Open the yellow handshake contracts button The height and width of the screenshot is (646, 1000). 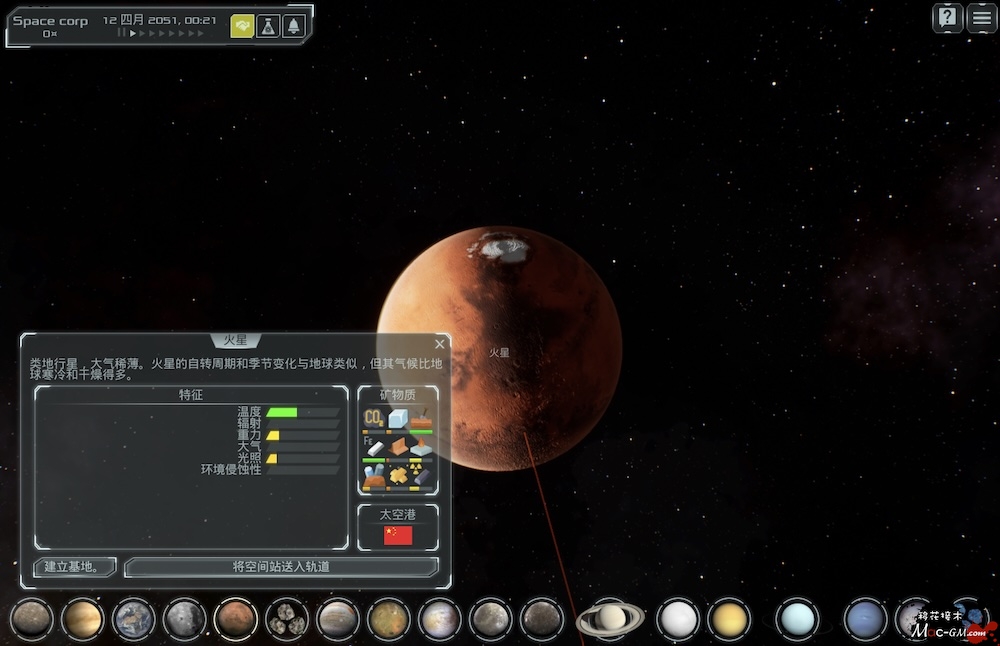242,27
